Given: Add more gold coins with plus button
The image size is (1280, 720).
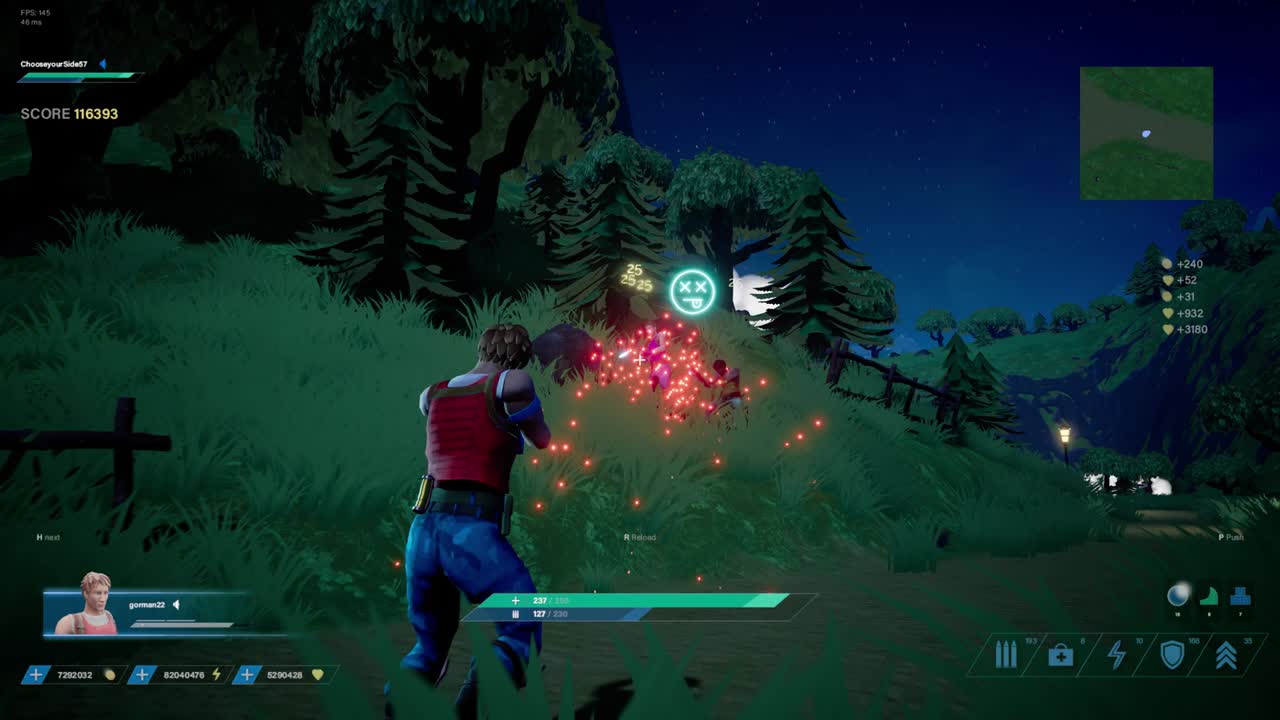Looking at the screenshot, I should click(36, 675).
